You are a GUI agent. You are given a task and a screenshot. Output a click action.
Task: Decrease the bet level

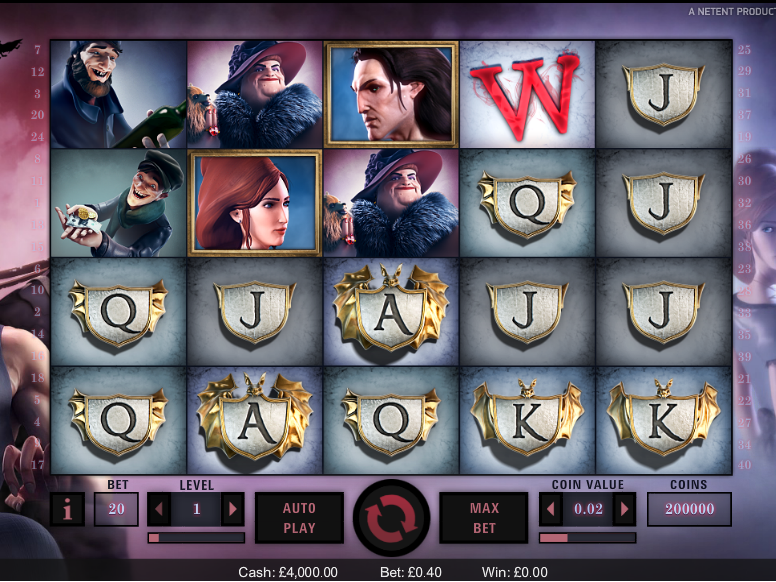[x=160, y=509]
